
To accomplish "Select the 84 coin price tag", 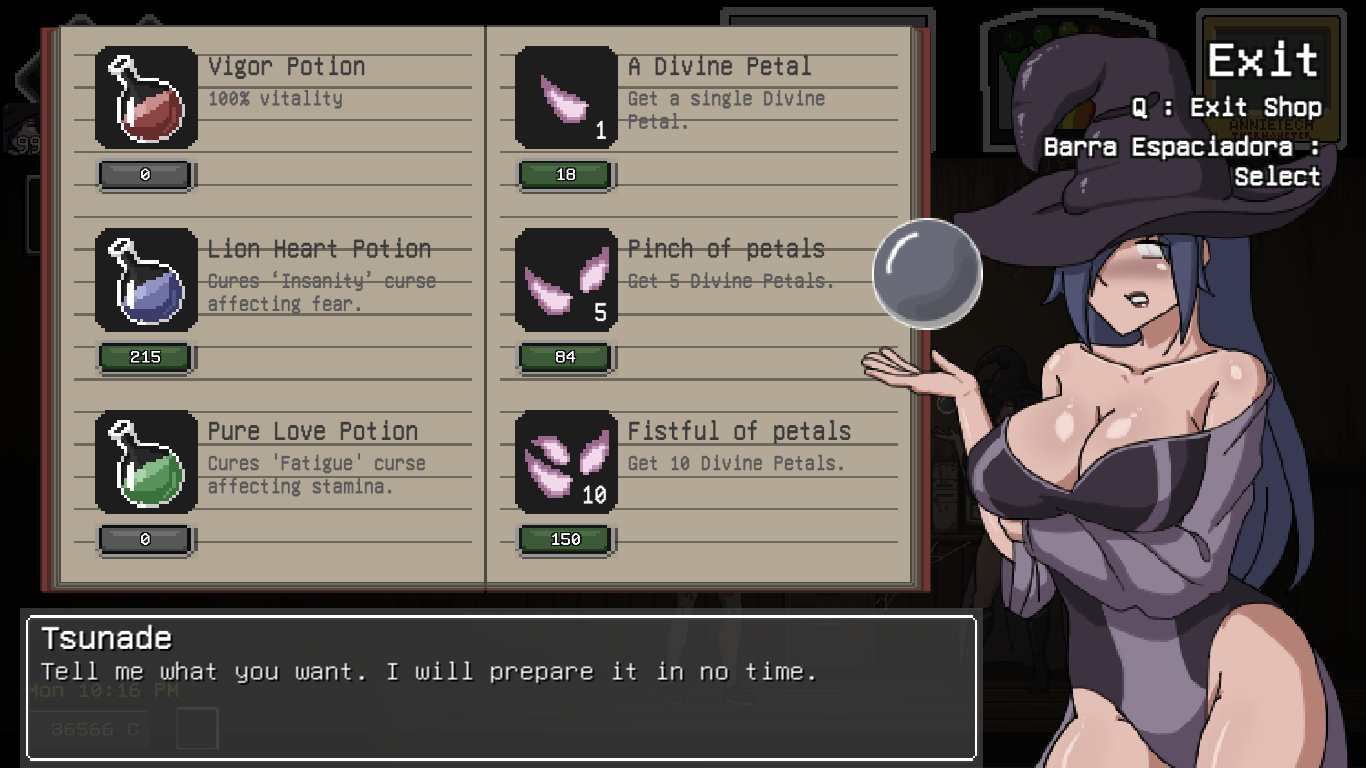I will (x=566, y=357).
